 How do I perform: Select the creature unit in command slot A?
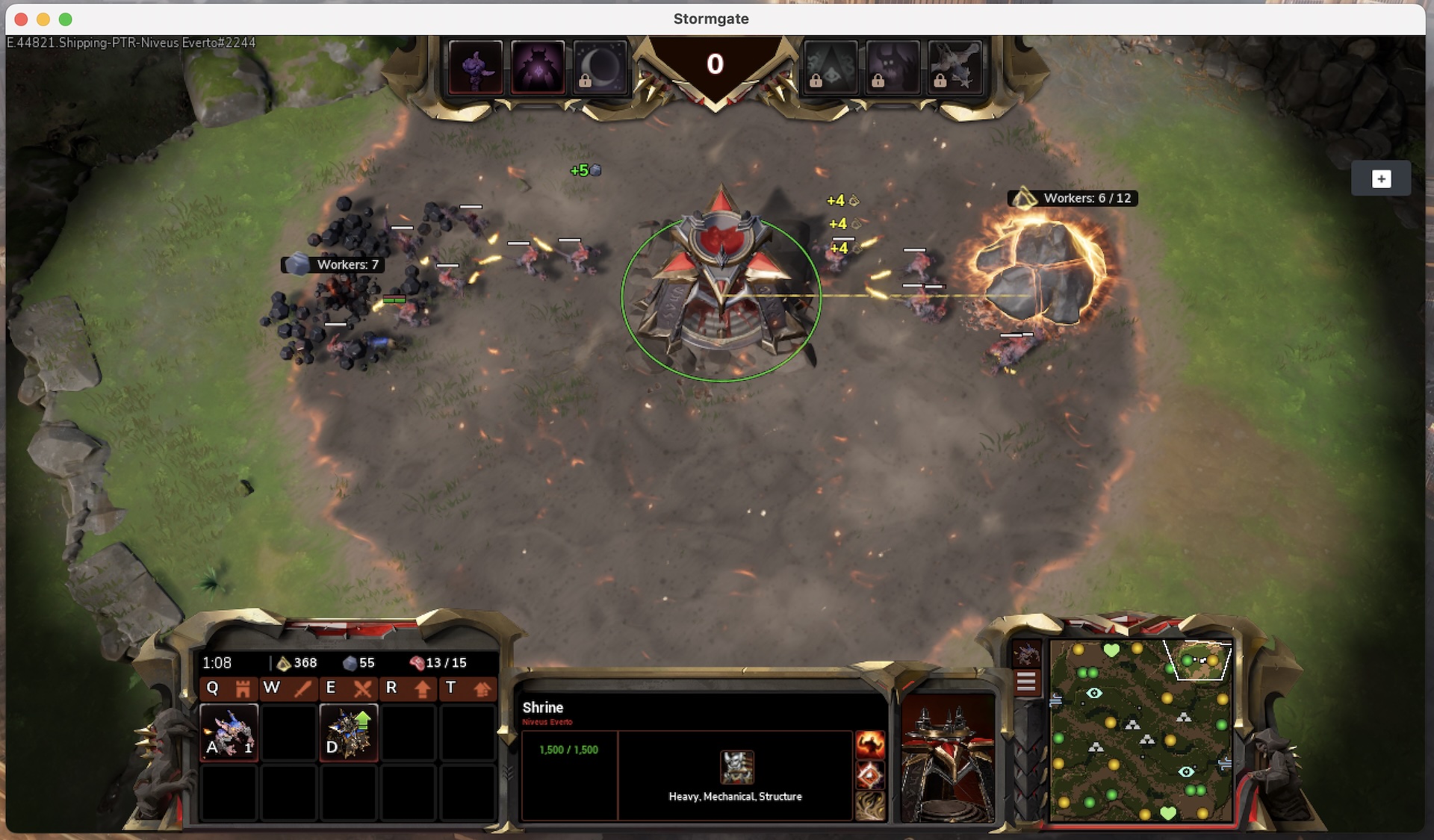click(229, 732)
